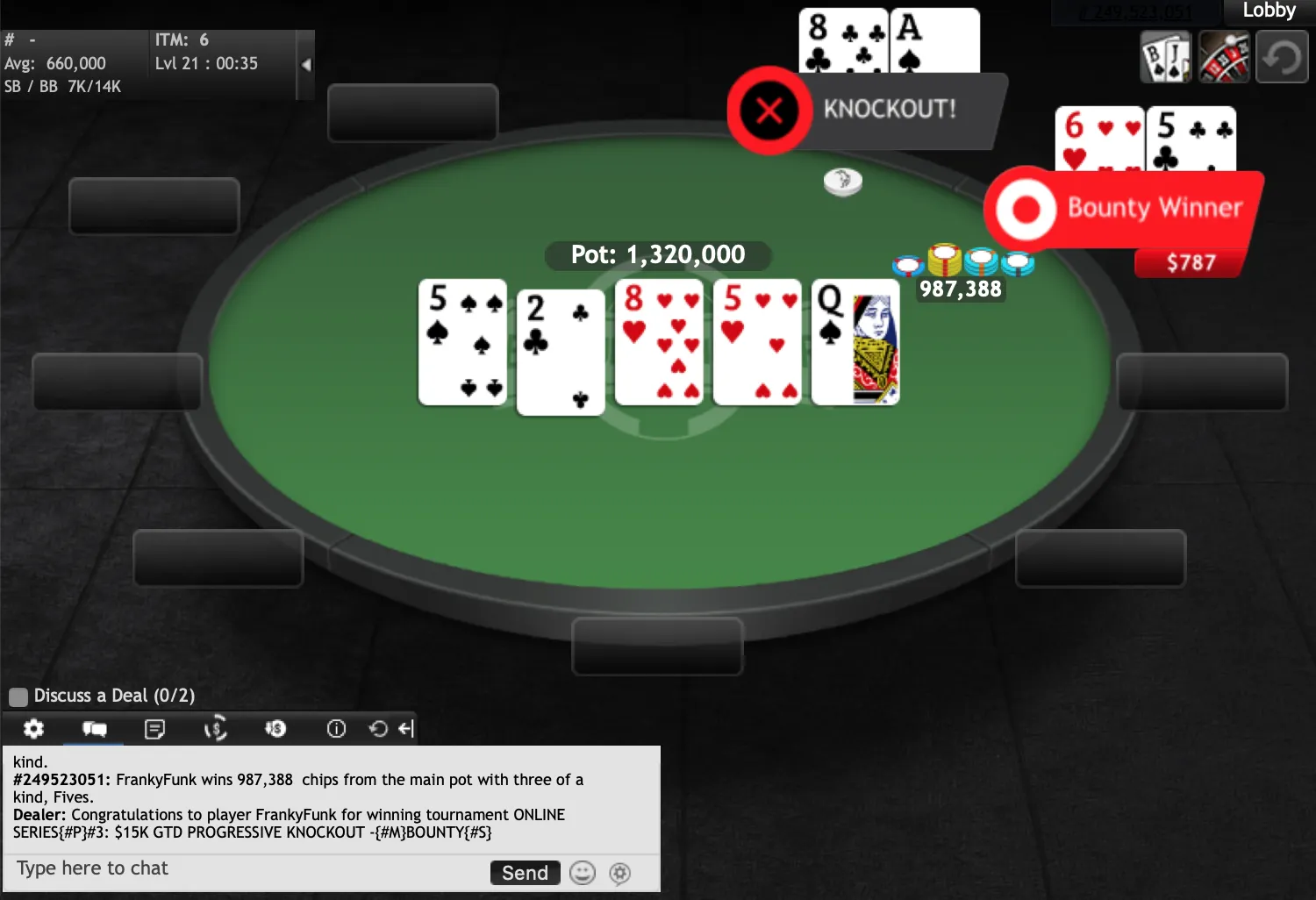
Task: Open the smiley emoji picker
Action: [x=583, y=873]
